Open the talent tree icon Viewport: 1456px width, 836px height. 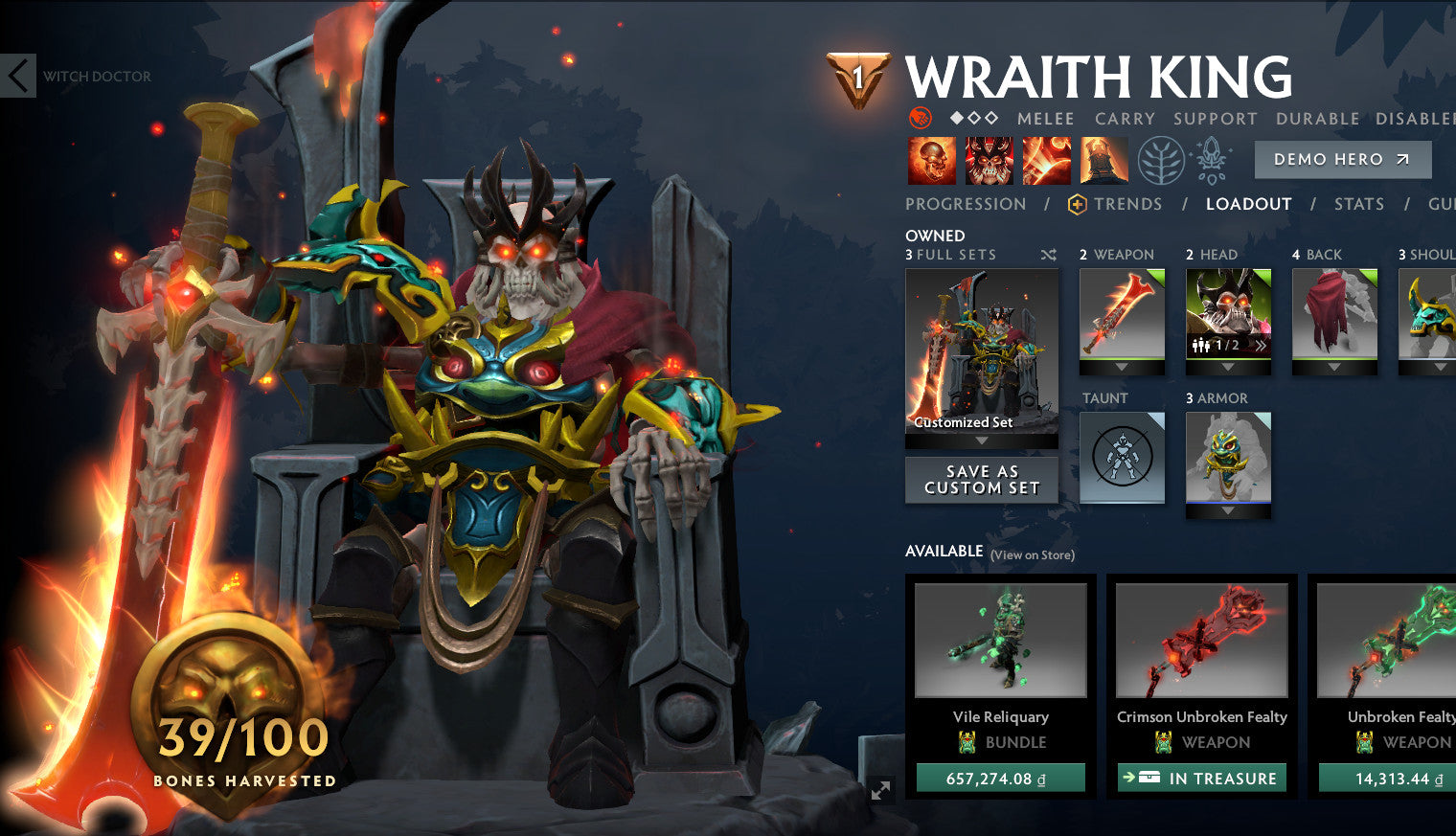1161,160
